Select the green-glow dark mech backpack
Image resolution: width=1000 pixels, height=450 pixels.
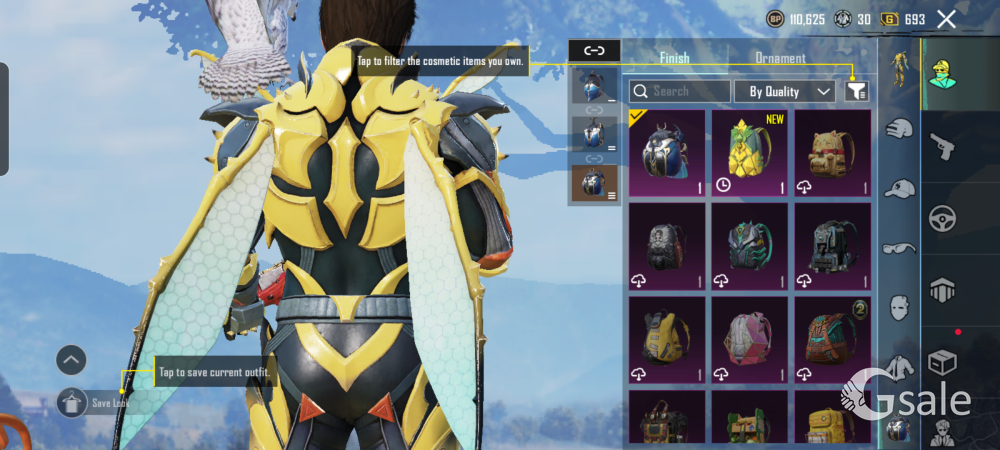coord(750,245)
